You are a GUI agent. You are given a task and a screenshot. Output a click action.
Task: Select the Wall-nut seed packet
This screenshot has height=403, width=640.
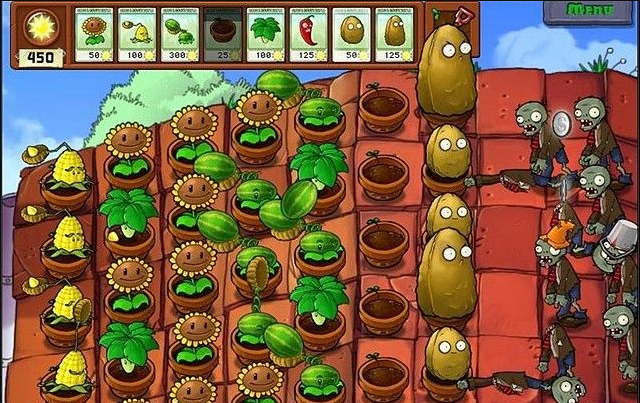tap(351, 33)
